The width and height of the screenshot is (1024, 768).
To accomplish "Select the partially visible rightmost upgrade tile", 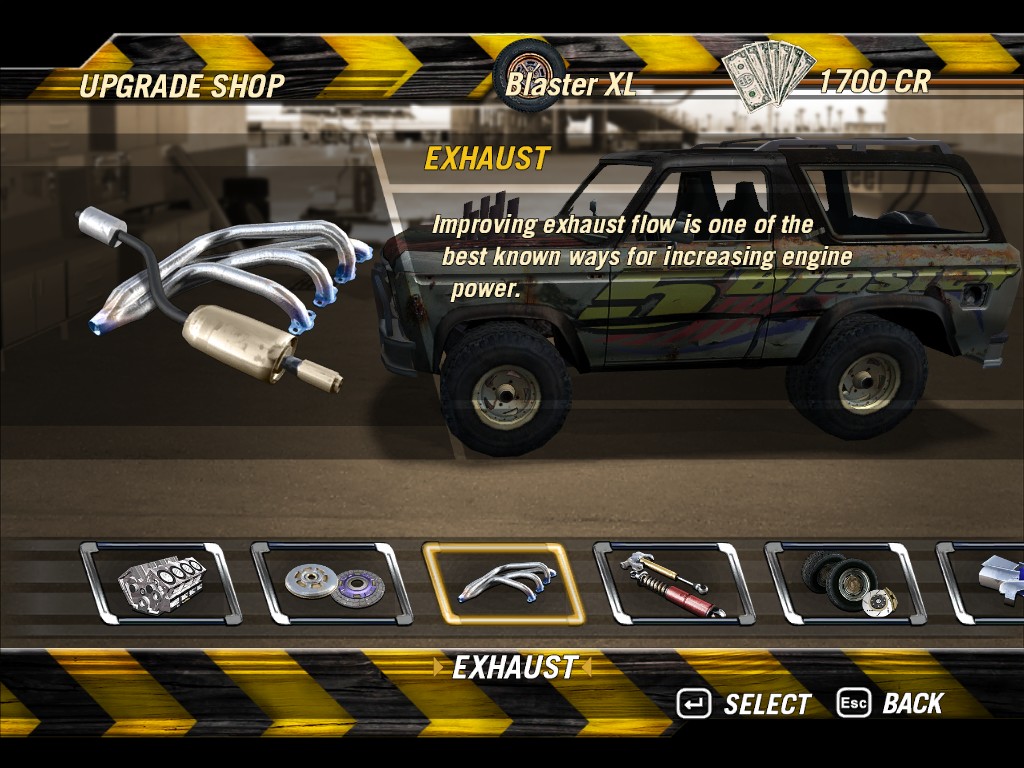I will coord(985,584).
